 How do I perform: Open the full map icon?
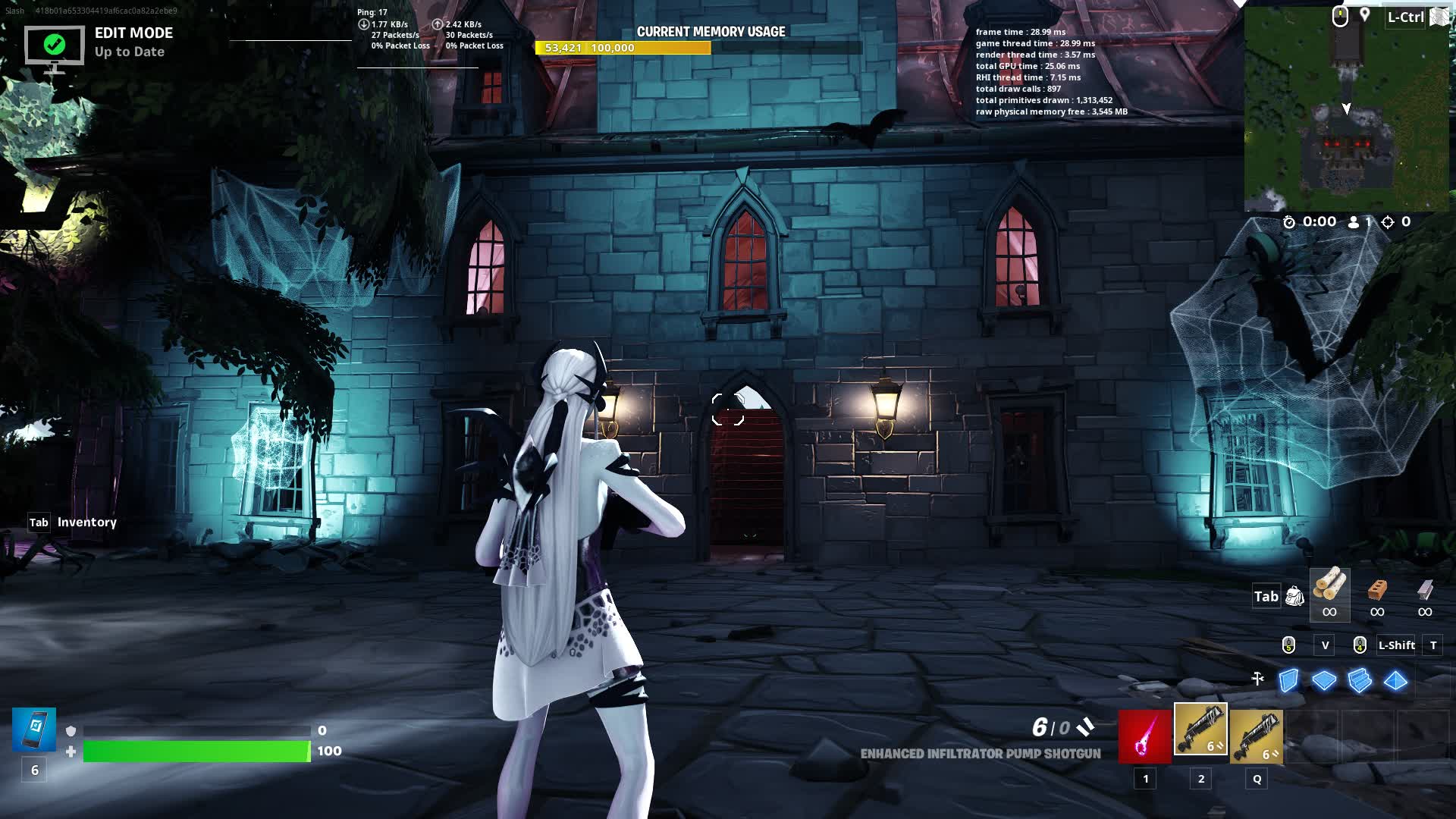click(x=1439, y=17)
